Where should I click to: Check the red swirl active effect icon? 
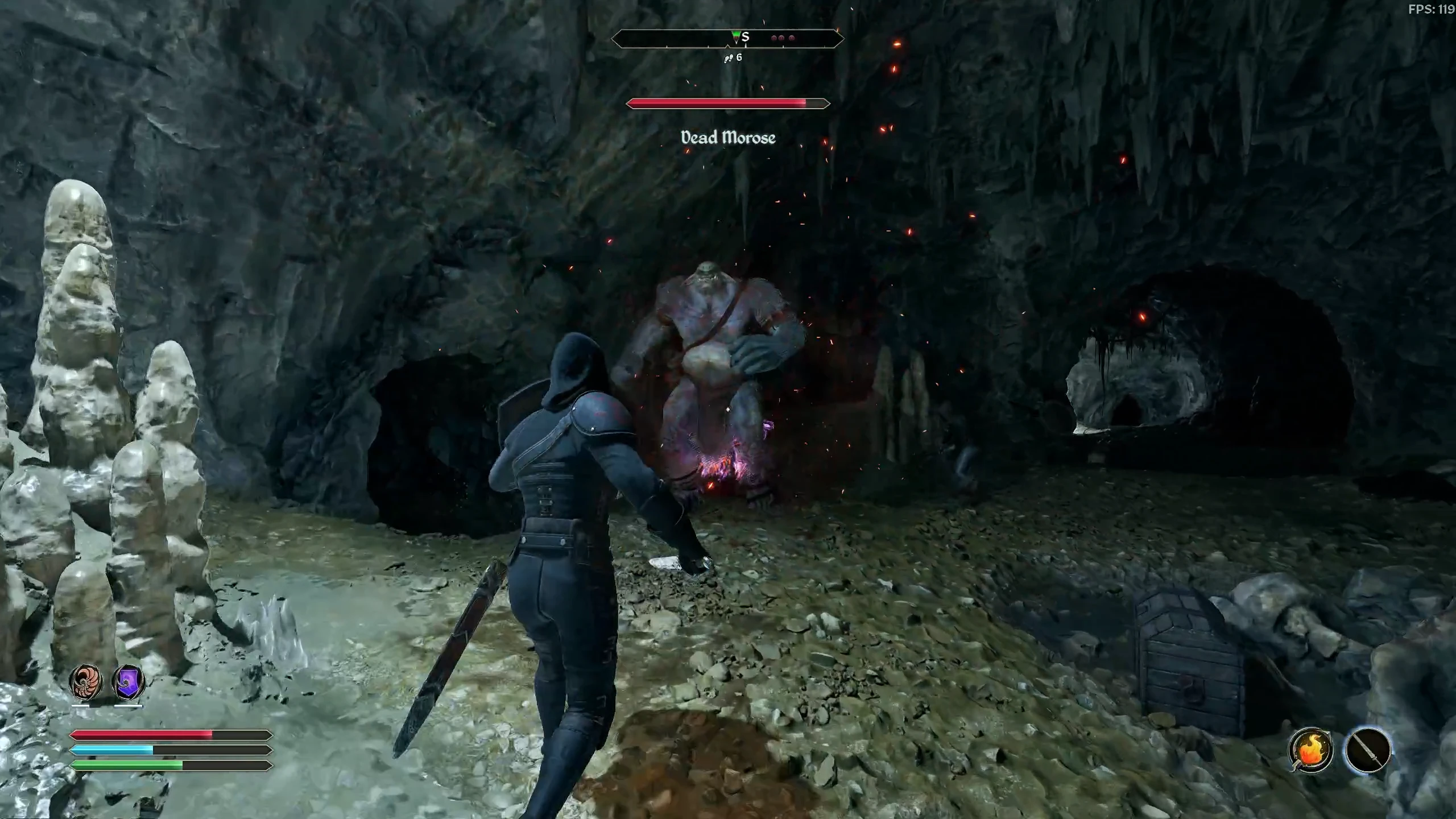click(x=86, y=682)
